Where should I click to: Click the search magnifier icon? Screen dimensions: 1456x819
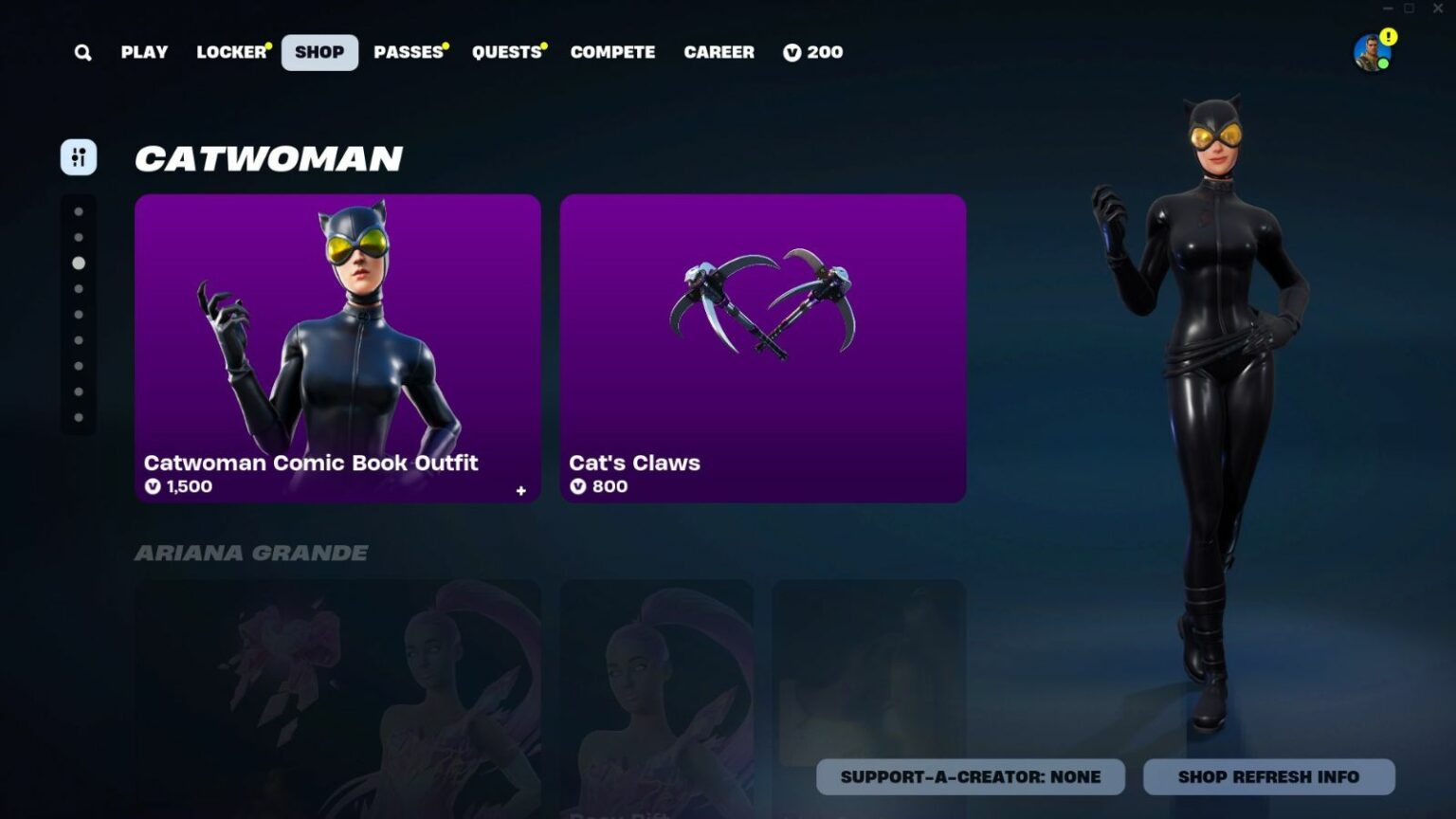82,52
